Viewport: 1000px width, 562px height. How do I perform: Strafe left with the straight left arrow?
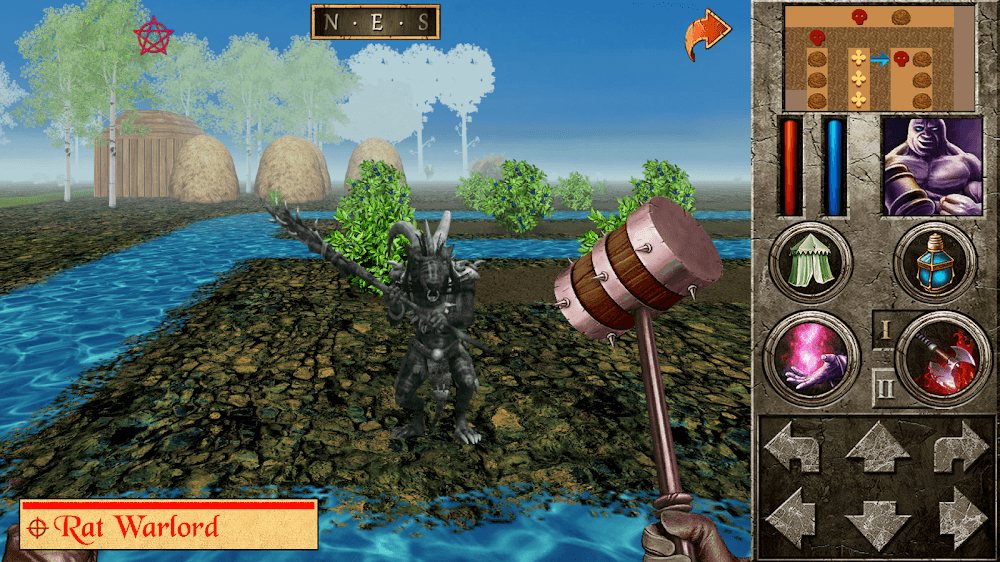tap(793, 516)
